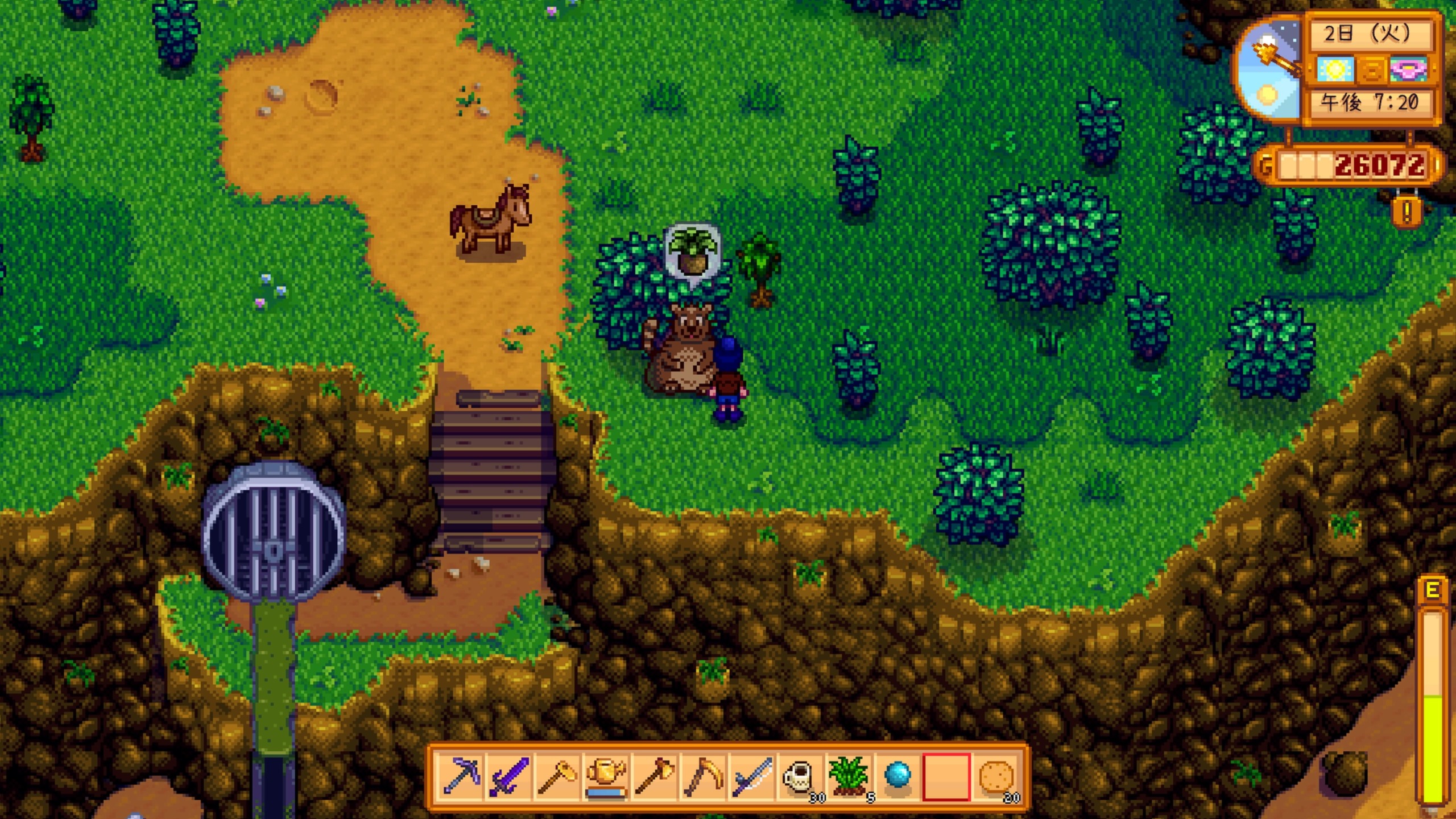
Task: Pick the green grass item stack of 5
Action: coord(849,776)
